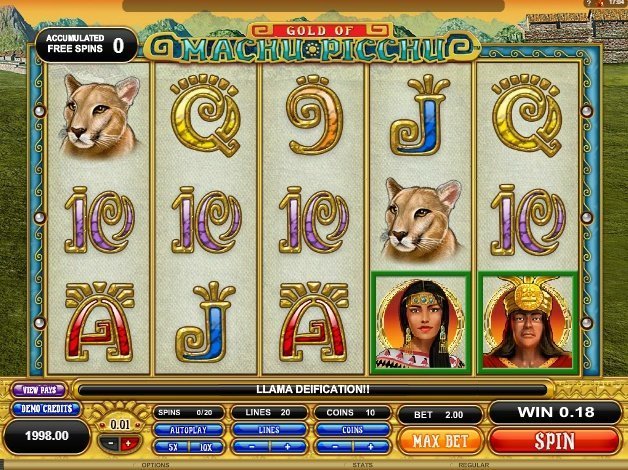Click the Demo Credits button
Viewport: 628px width, 470px height.
38,408
